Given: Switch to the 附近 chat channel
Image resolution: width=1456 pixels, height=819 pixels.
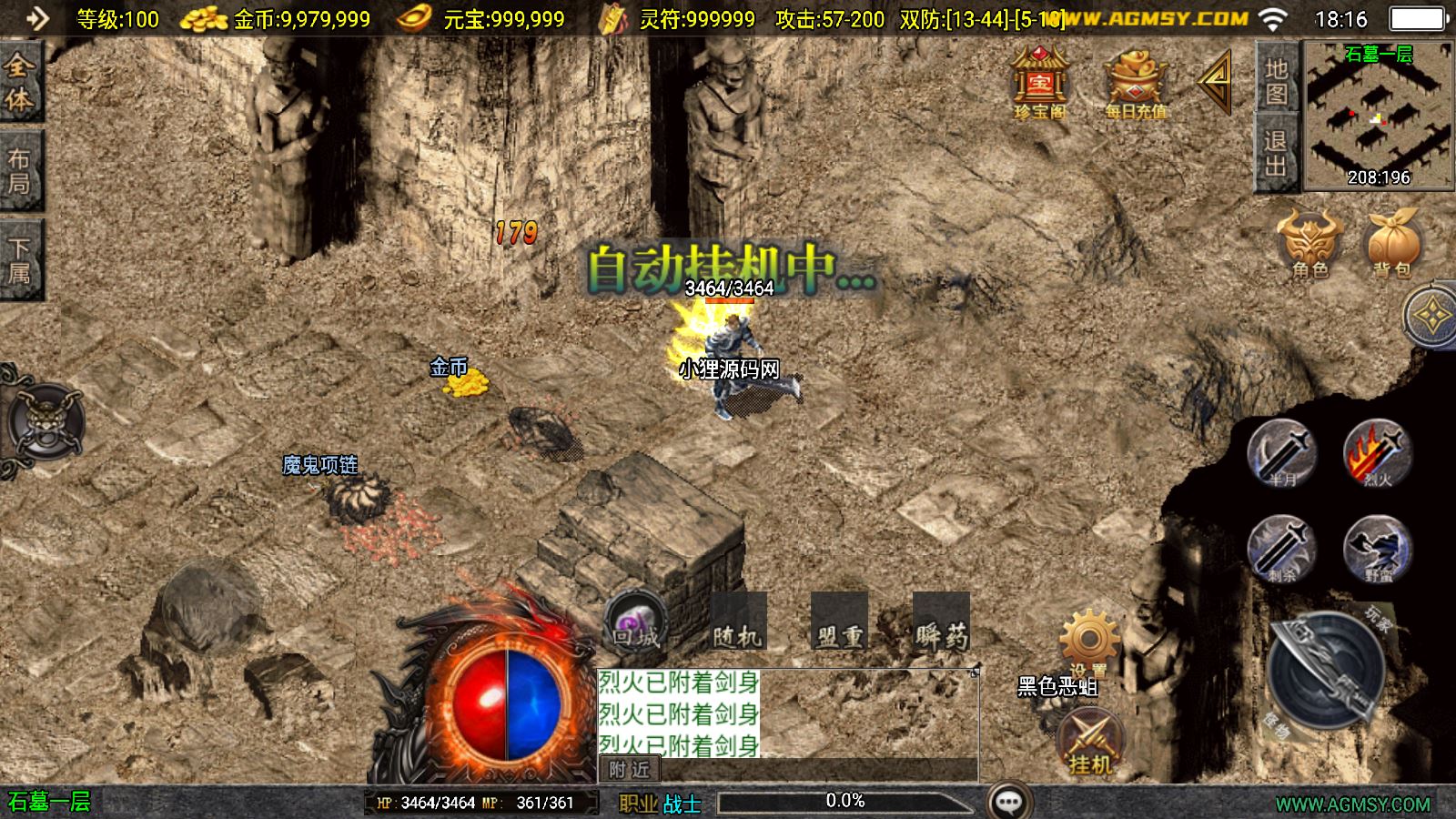Looking at the screenshot, I should [x=630, y=770].
